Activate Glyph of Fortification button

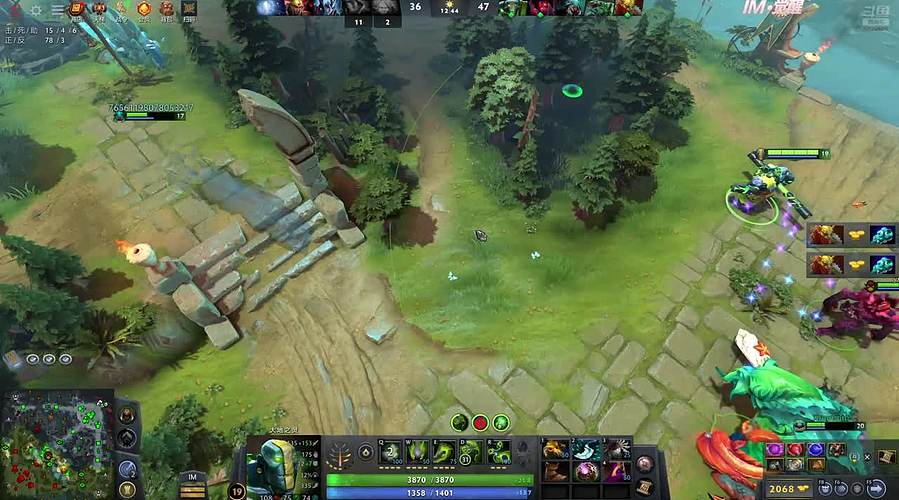tap(128, 489)
